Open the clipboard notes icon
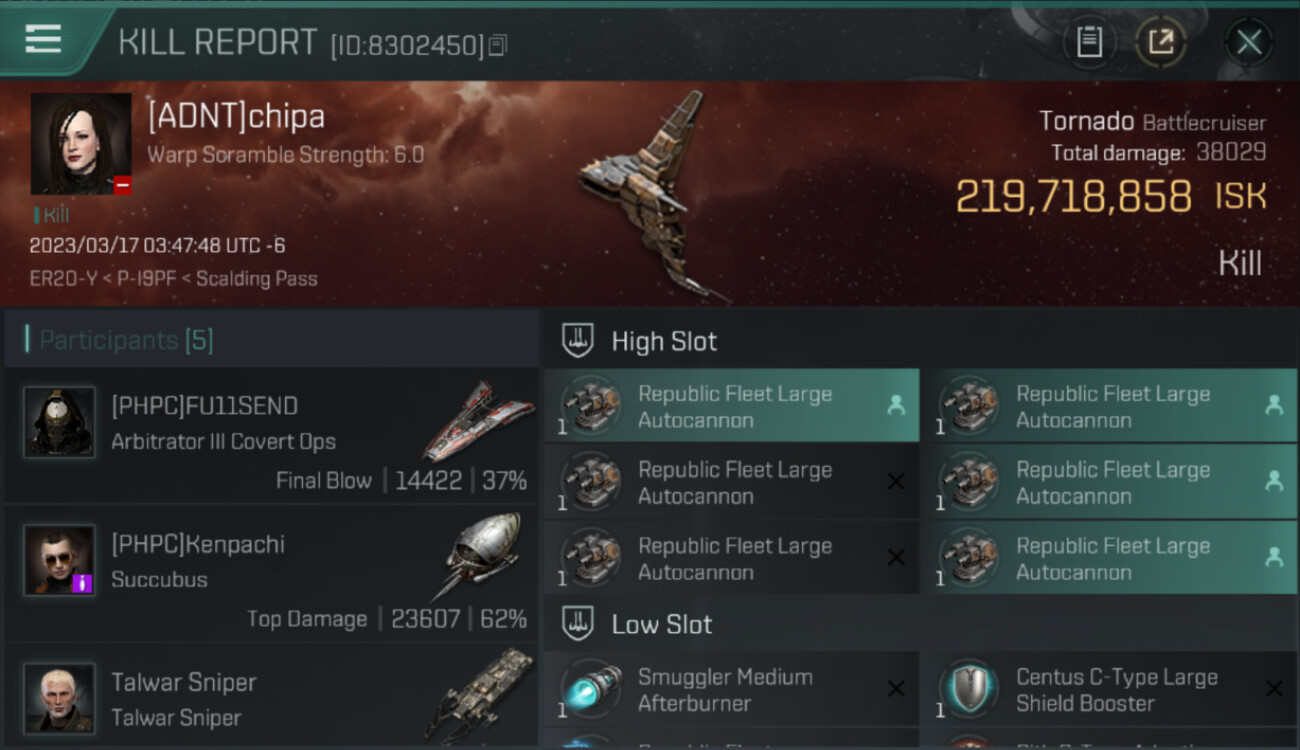The width and height of the screenshot is (1300, 750). click(x=1089, y=42)
